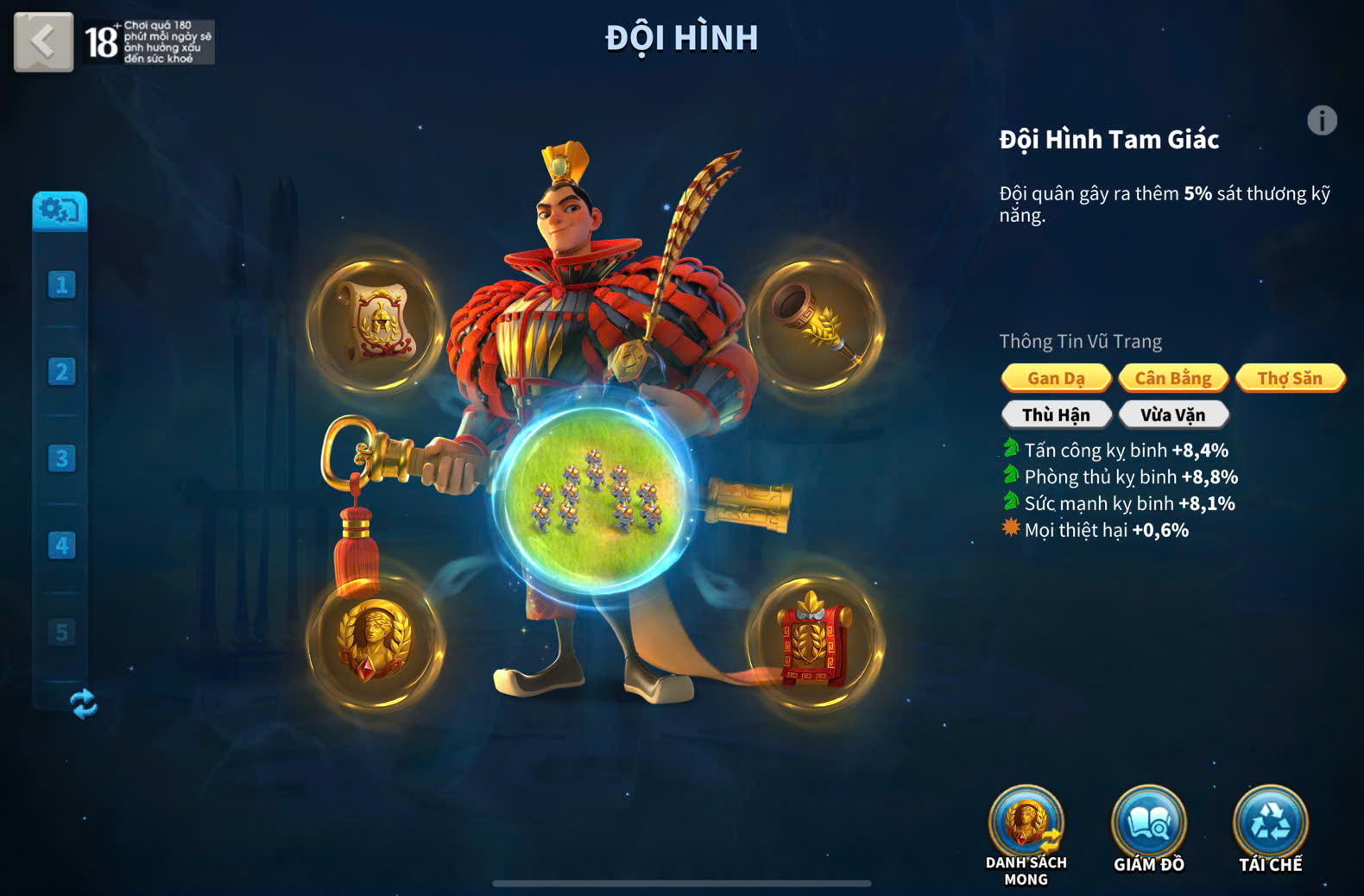Image resolution: width=1364 pixels, height=896 pixels.
Task: Choose formation preset 3
Action: (61, 458)
